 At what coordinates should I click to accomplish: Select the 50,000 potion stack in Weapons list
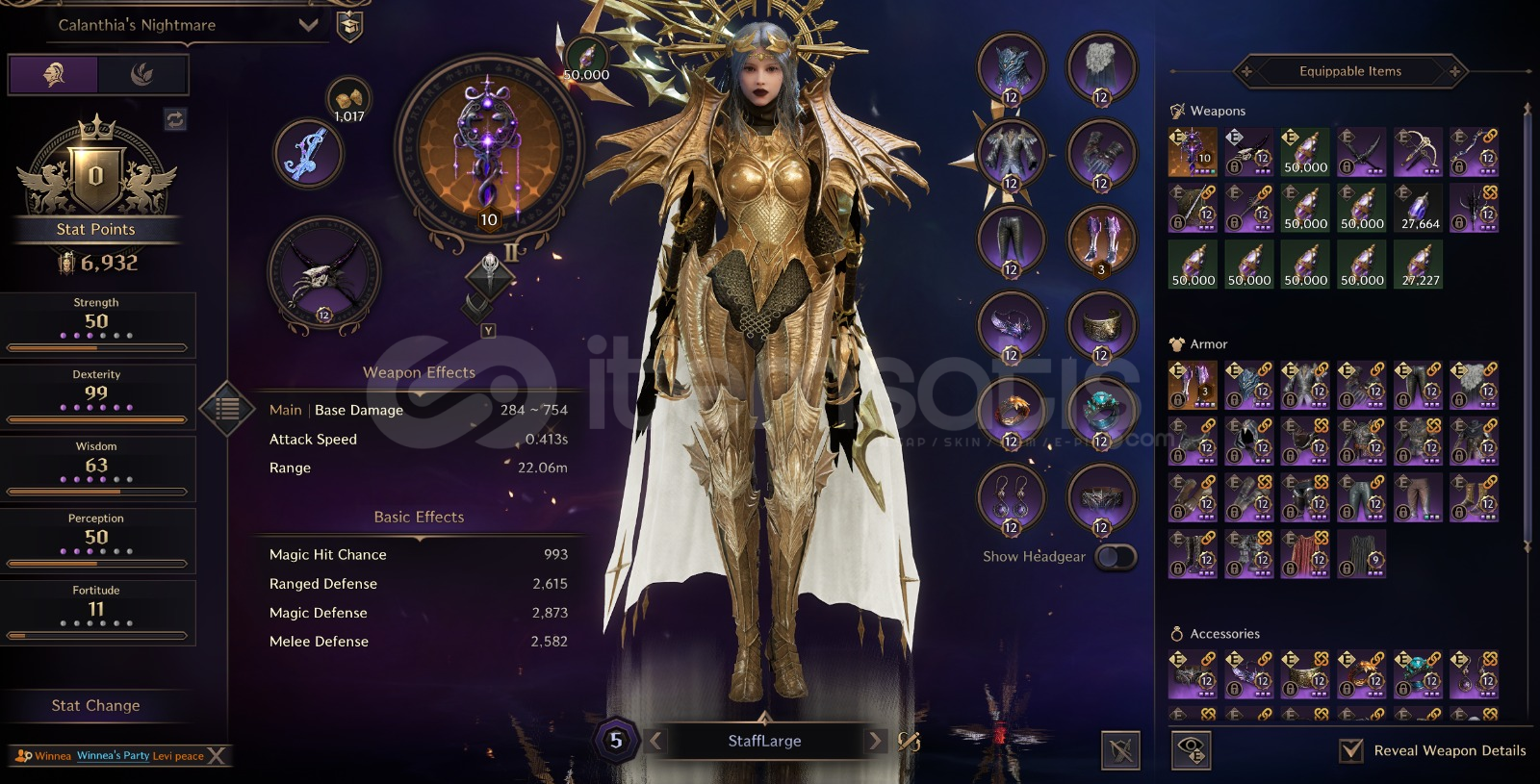coord(1305,152)
